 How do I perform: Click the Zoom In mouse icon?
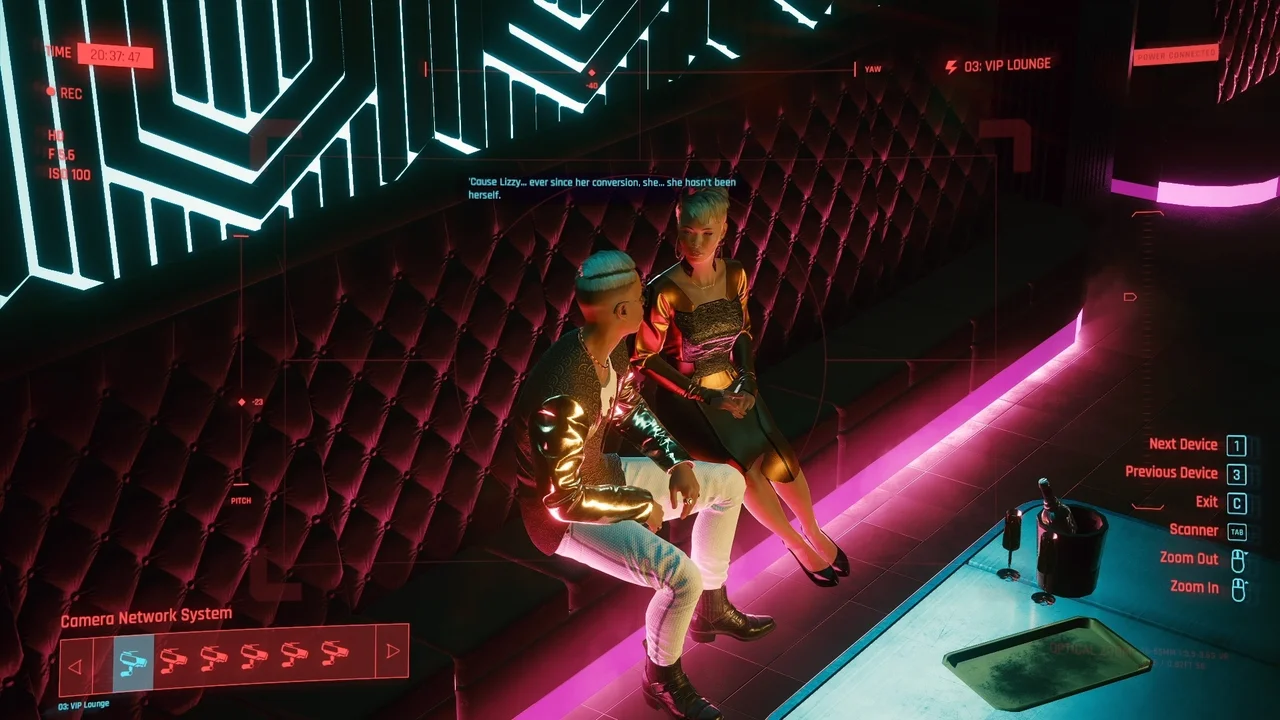click(1240, 587)
